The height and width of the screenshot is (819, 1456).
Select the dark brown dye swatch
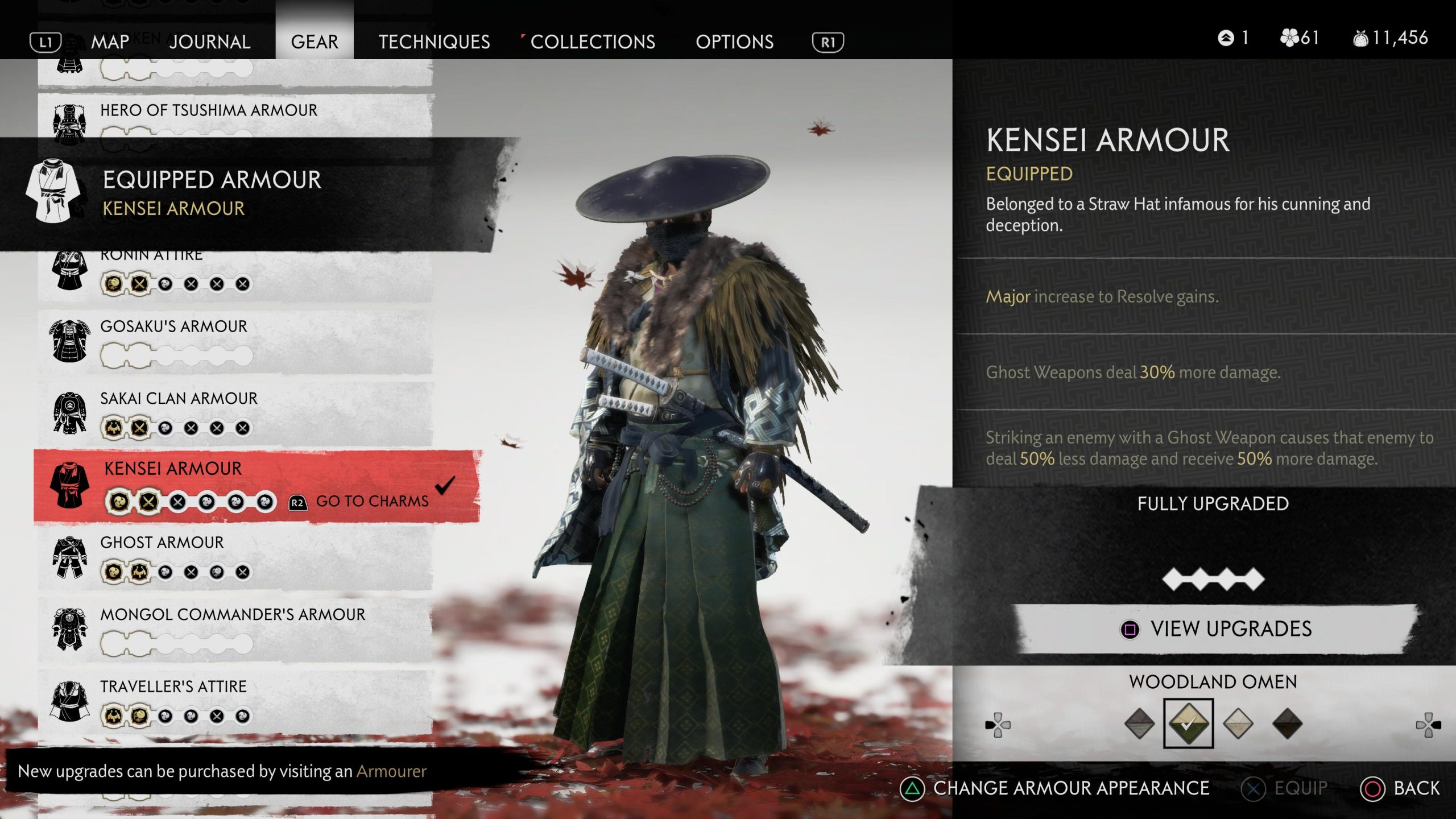1287,723
